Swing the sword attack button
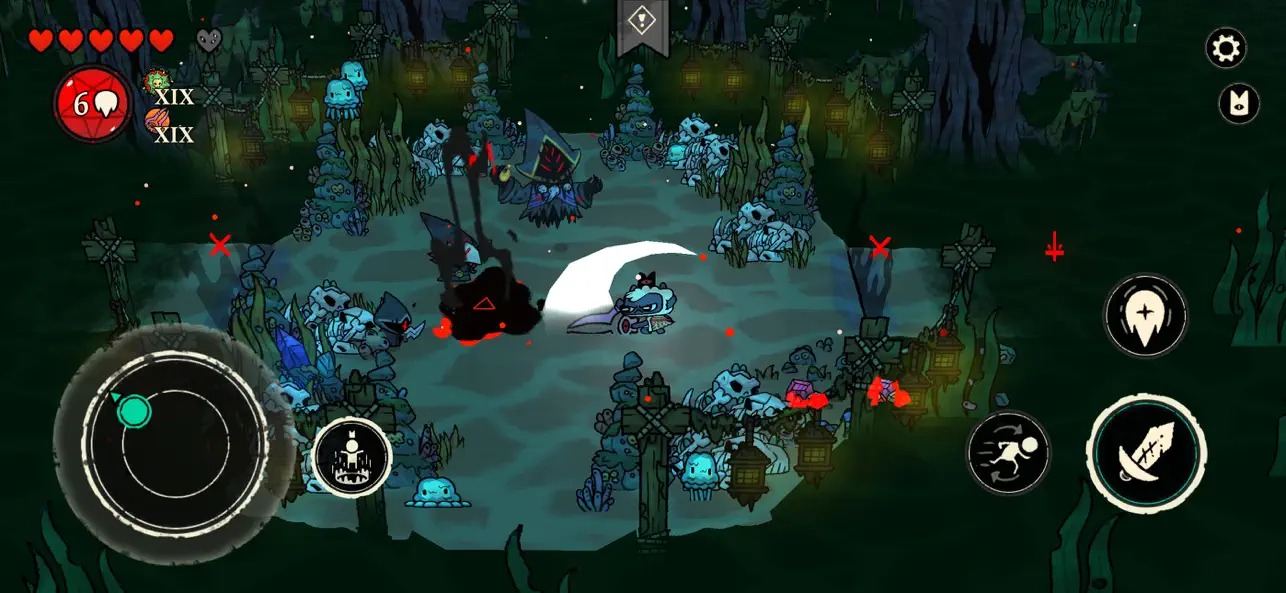The height and width of the screenshot is (593, 1286). click(1146, 454)
